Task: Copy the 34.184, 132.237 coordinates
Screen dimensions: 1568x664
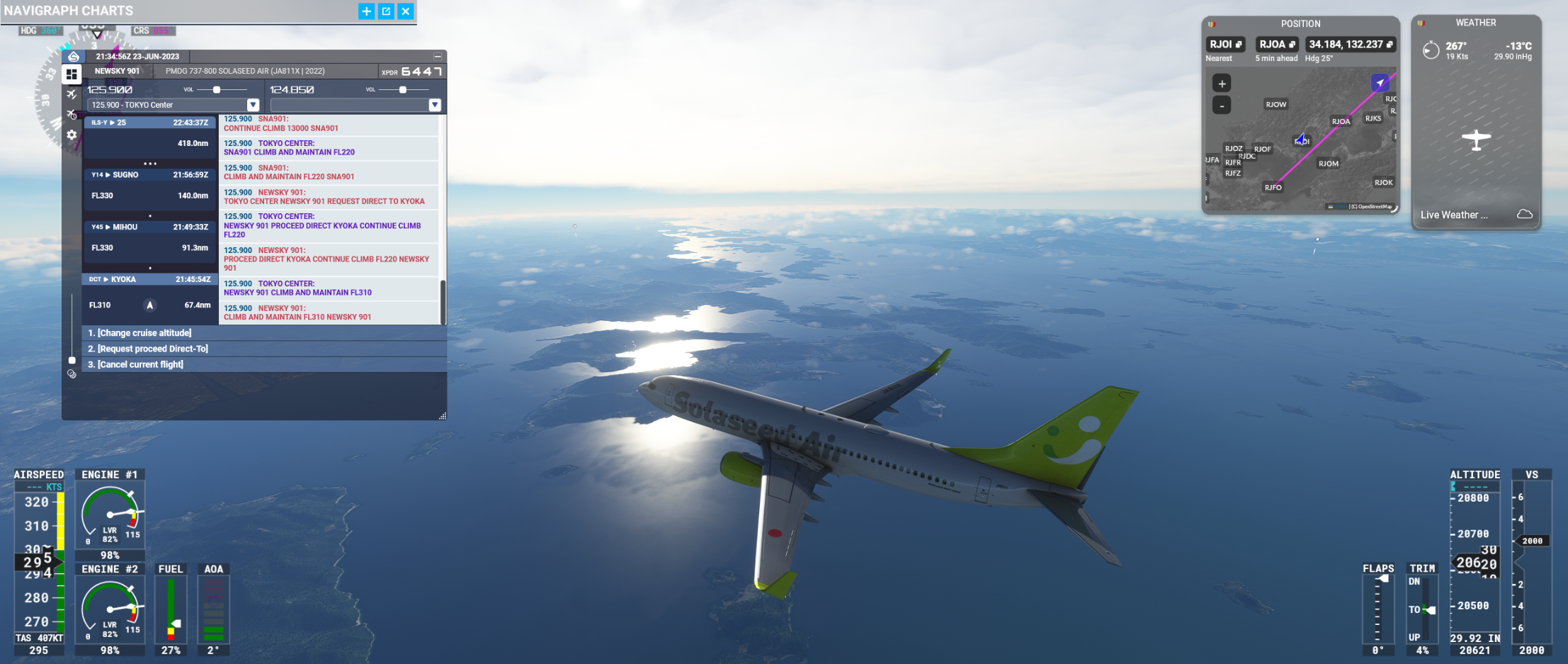Action: click(x=1390, y=45)
